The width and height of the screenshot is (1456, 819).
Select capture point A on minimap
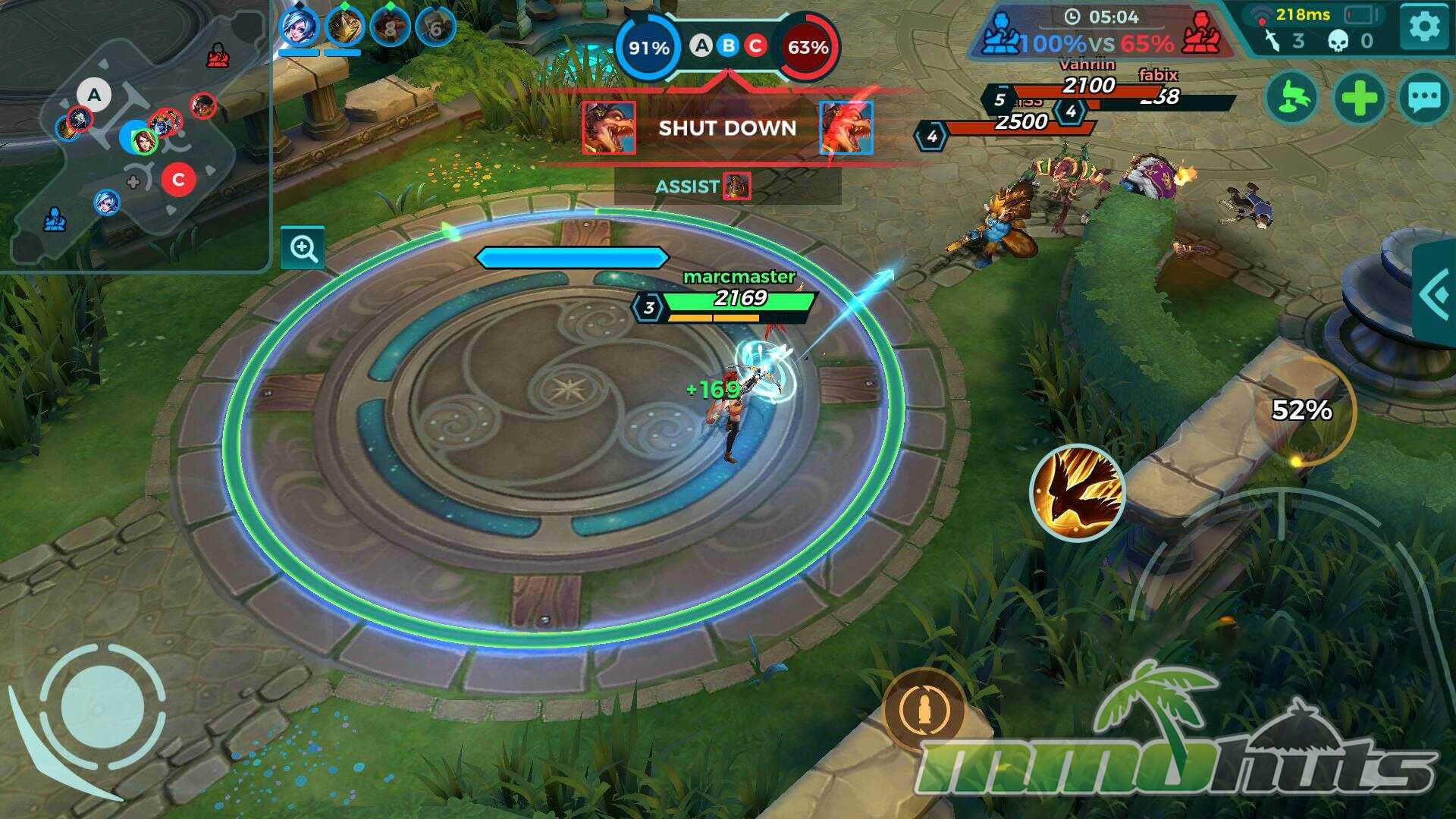tap(94, 95)
